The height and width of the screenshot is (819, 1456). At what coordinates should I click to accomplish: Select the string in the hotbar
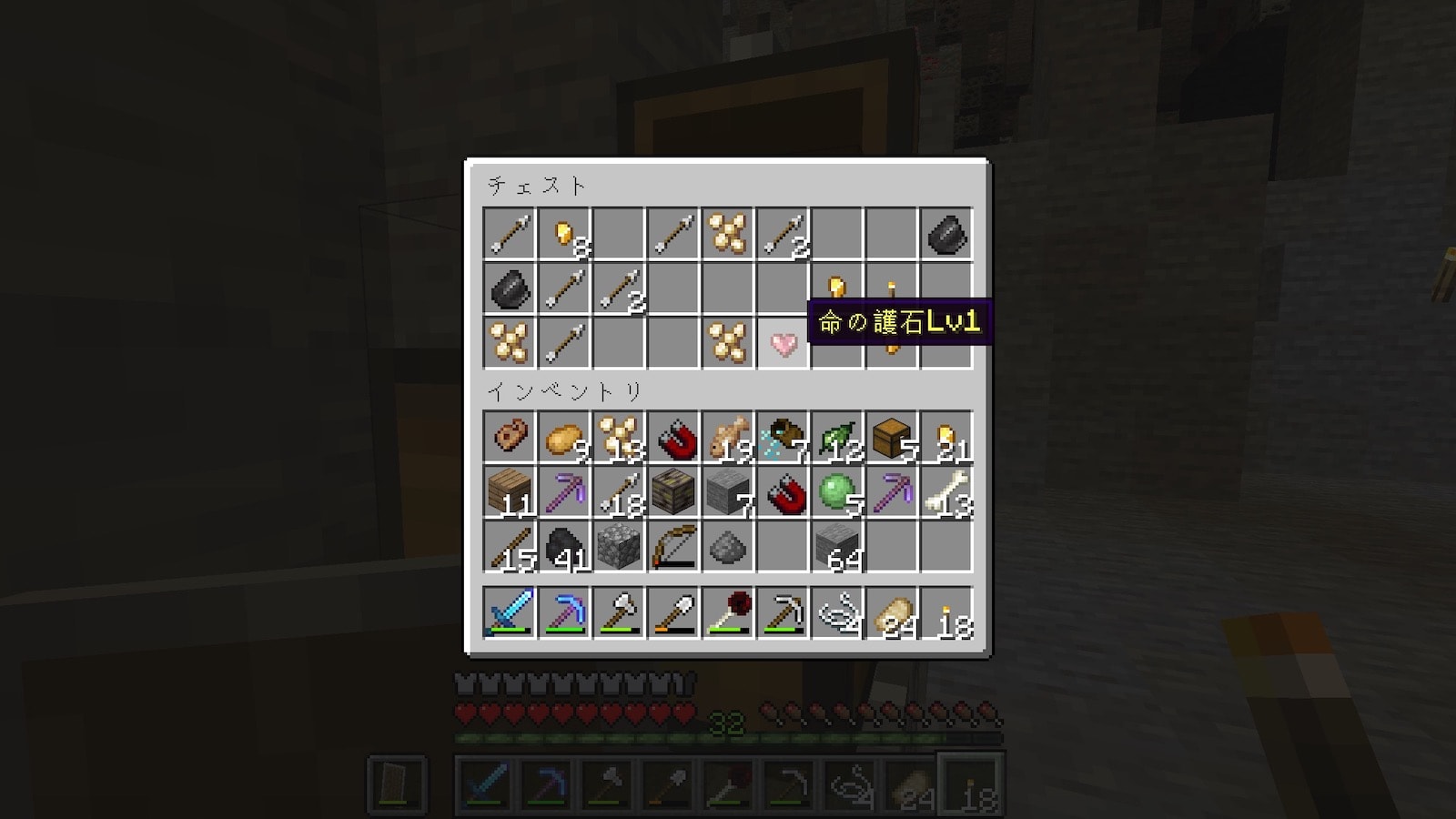(837, 612)
